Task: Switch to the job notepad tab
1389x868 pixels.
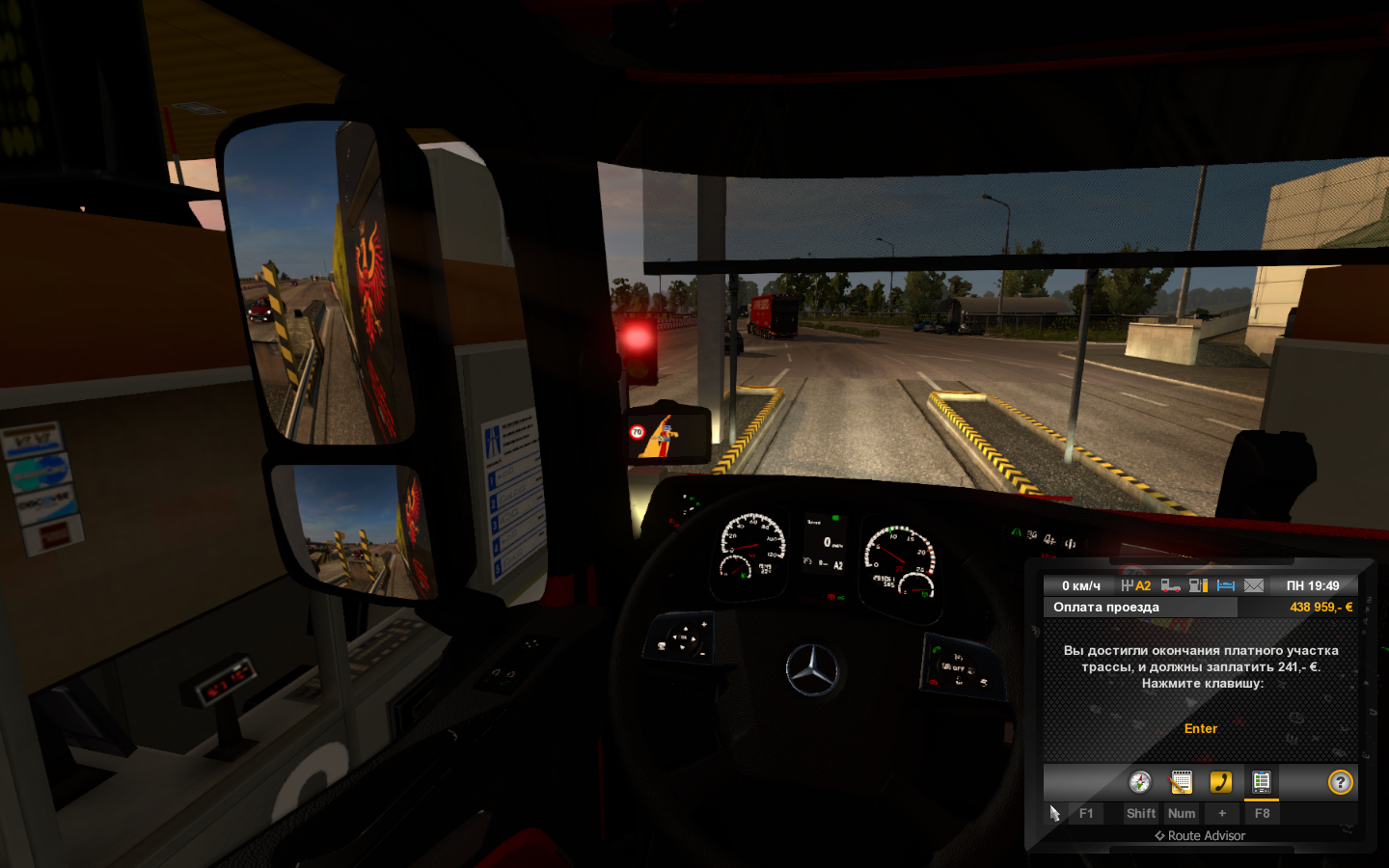Action: 1181,782
